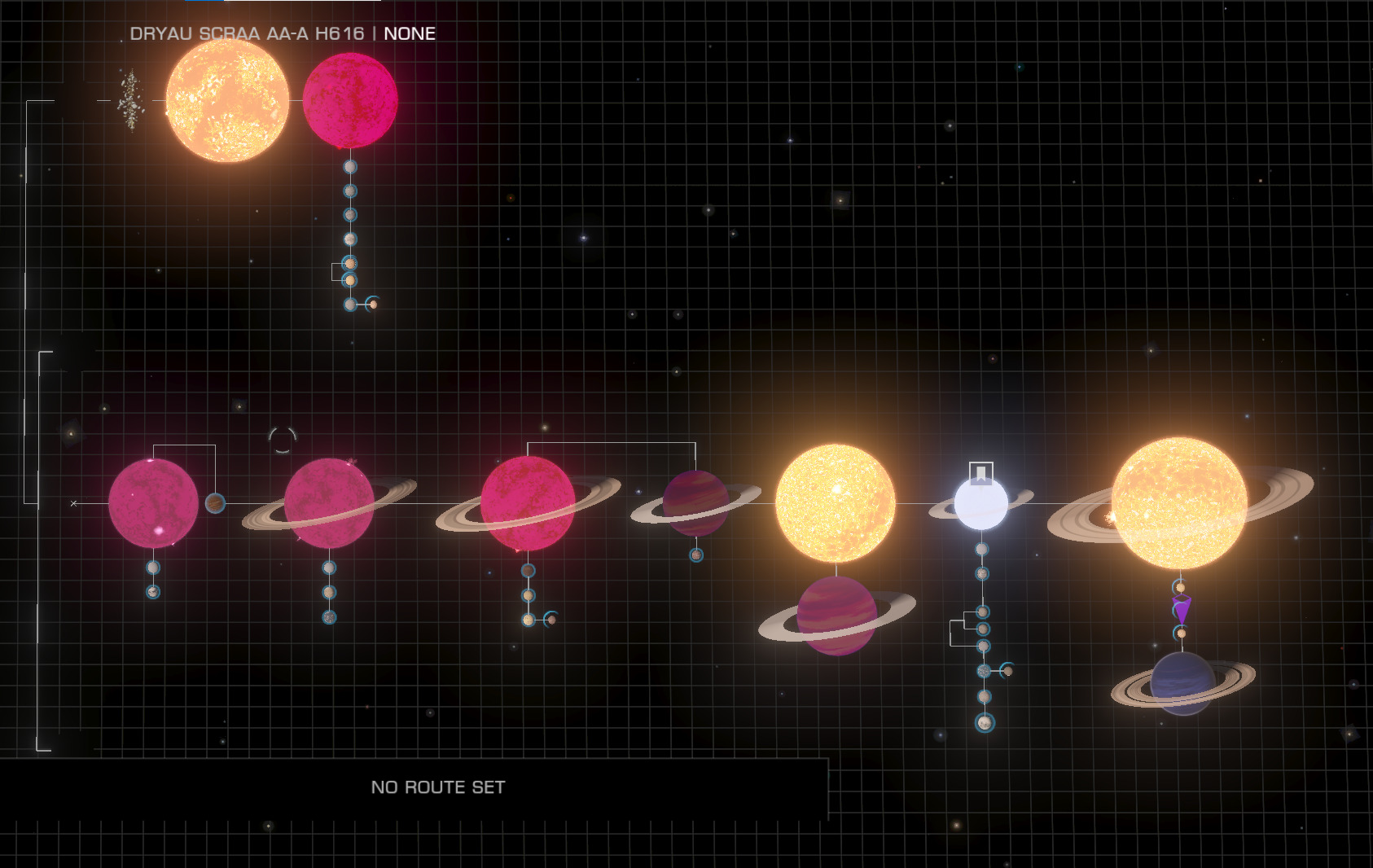
Task: Select the small dark purple ringed gas giant
Action: point(695,503)
